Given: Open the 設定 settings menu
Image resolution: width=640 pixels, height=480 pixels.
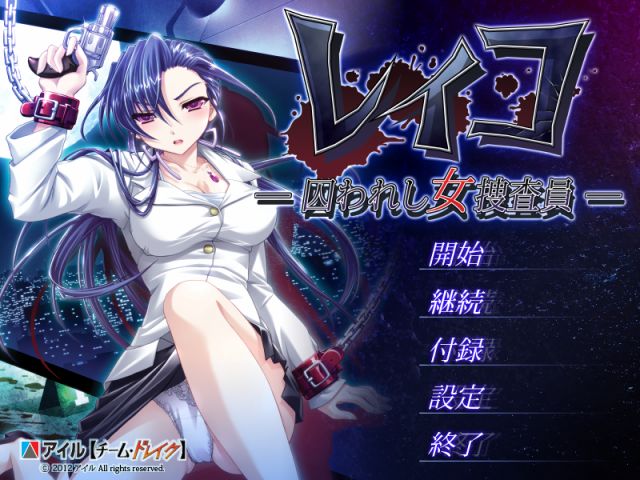Looking at the screenshot, I should tap(456, 393).
